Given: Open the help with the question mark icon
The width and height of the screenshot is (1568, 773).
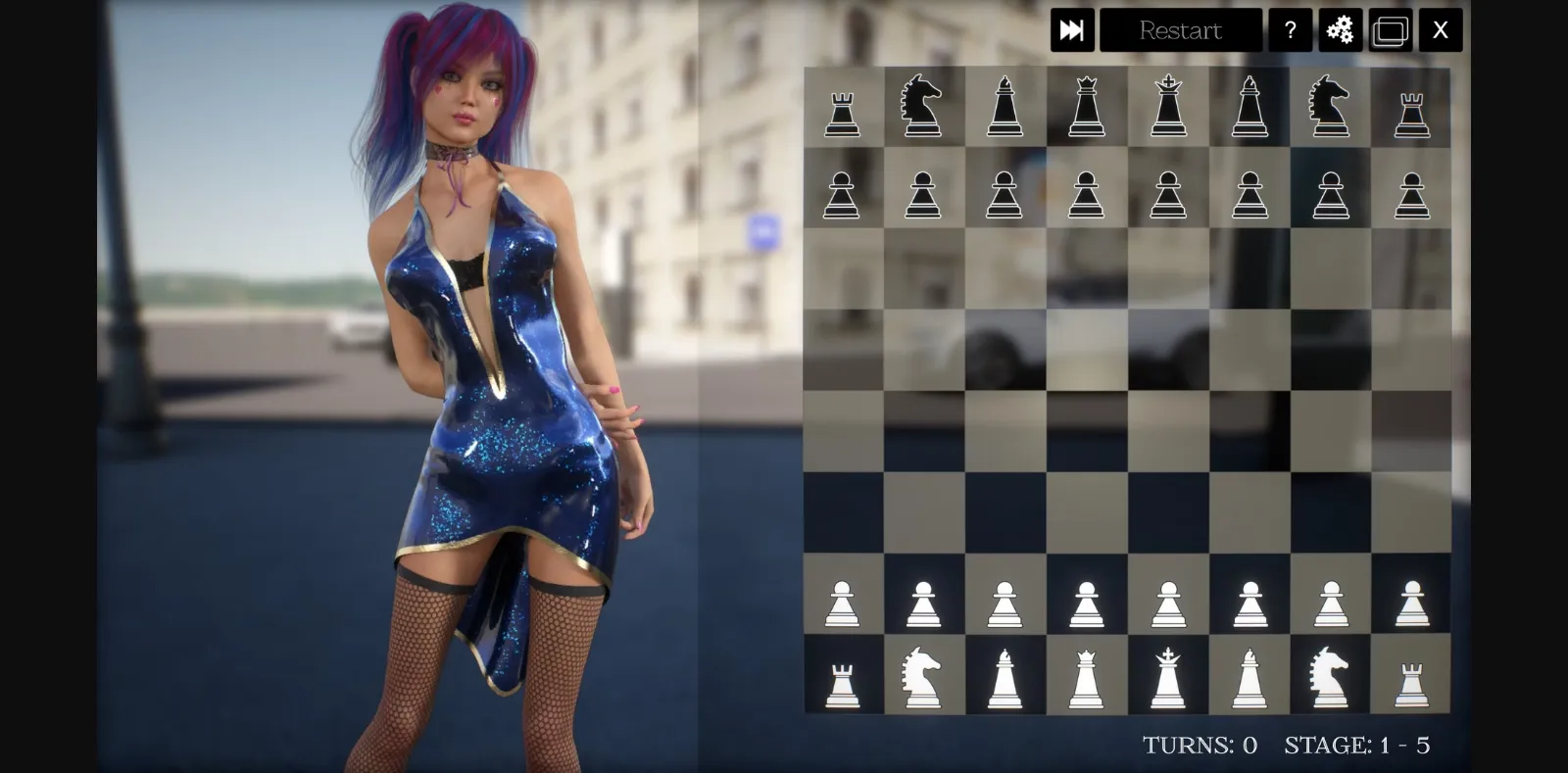Looking at the screenshot, I should (1291, 30).
